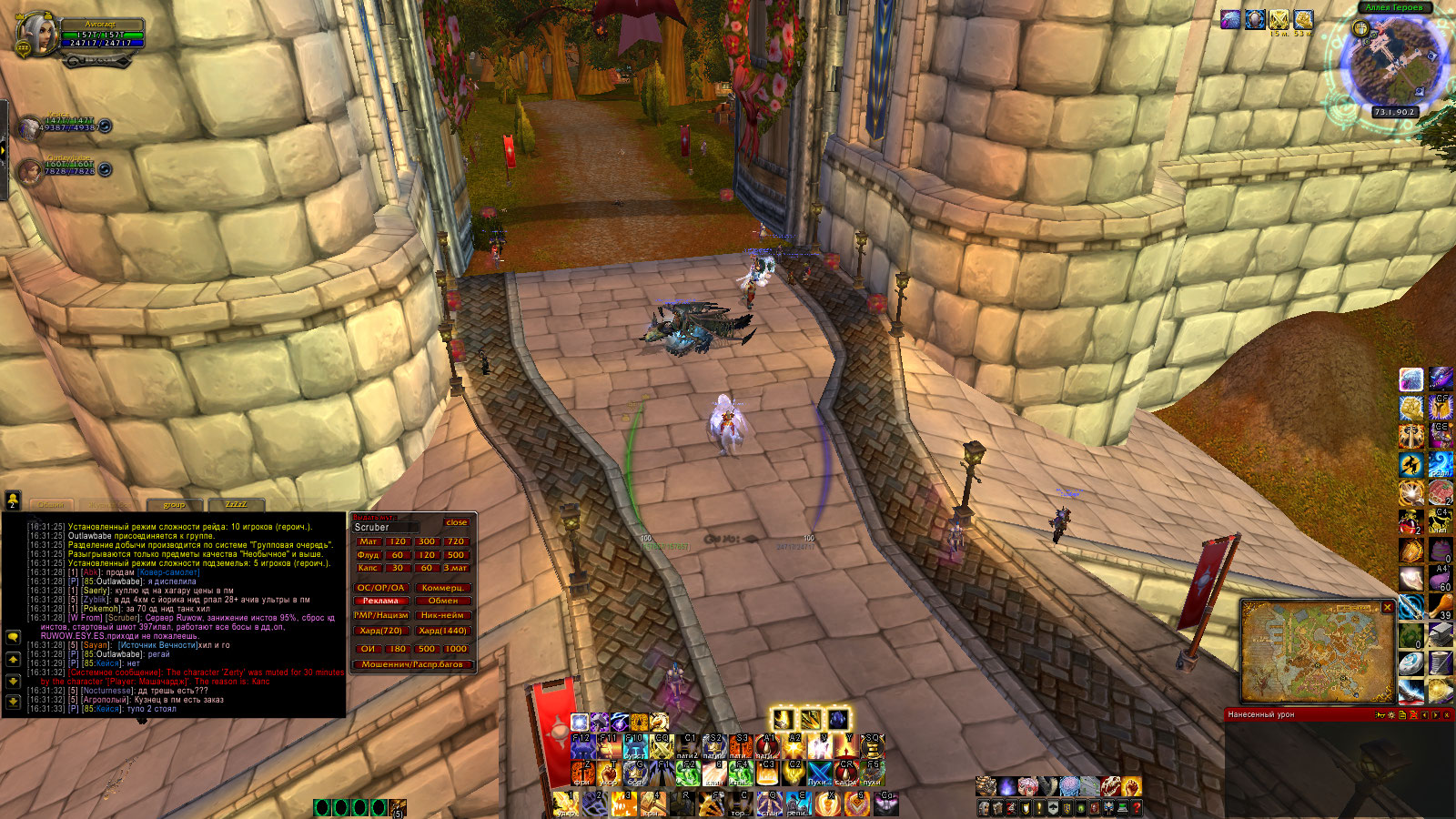Click the Мошеннич/Распр.багов button
The width and height of the screenshot is (1456, 819).
coord(412,664)
